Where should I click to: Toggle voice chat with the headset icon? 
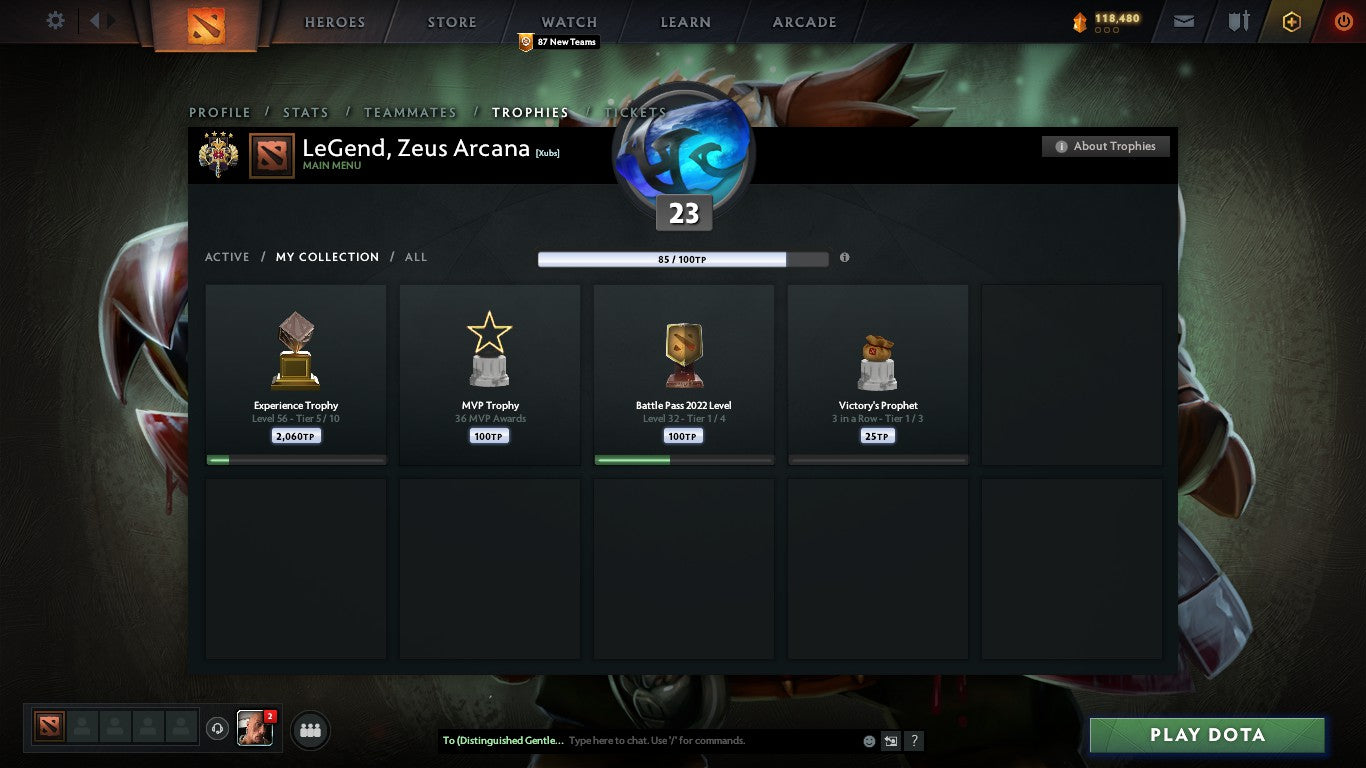(218, 729)
